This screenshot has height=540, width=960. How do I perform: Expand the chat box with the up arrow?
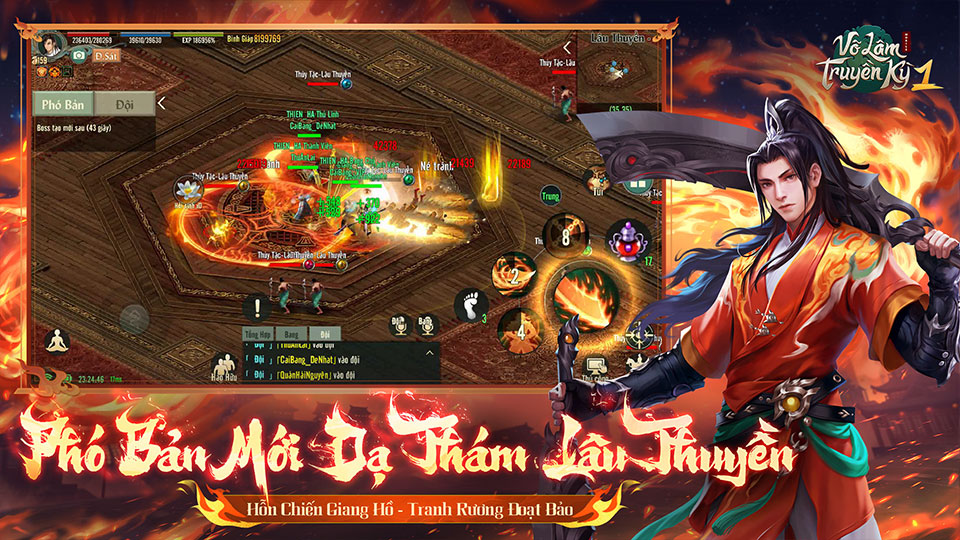point(430,352)
